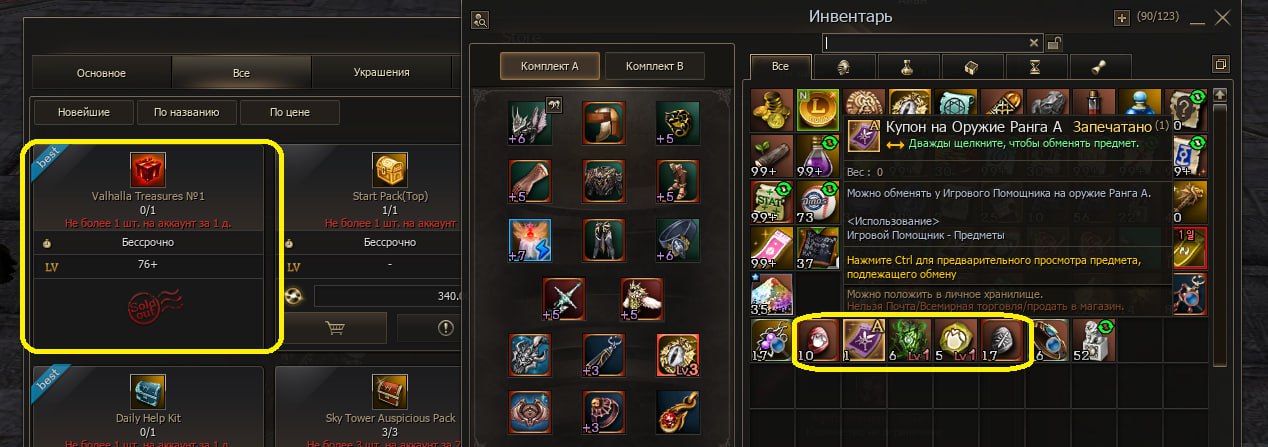This screenshot has width=1268, height=447.
Task: Switch to the Основное shop tab
Action: 101,73
